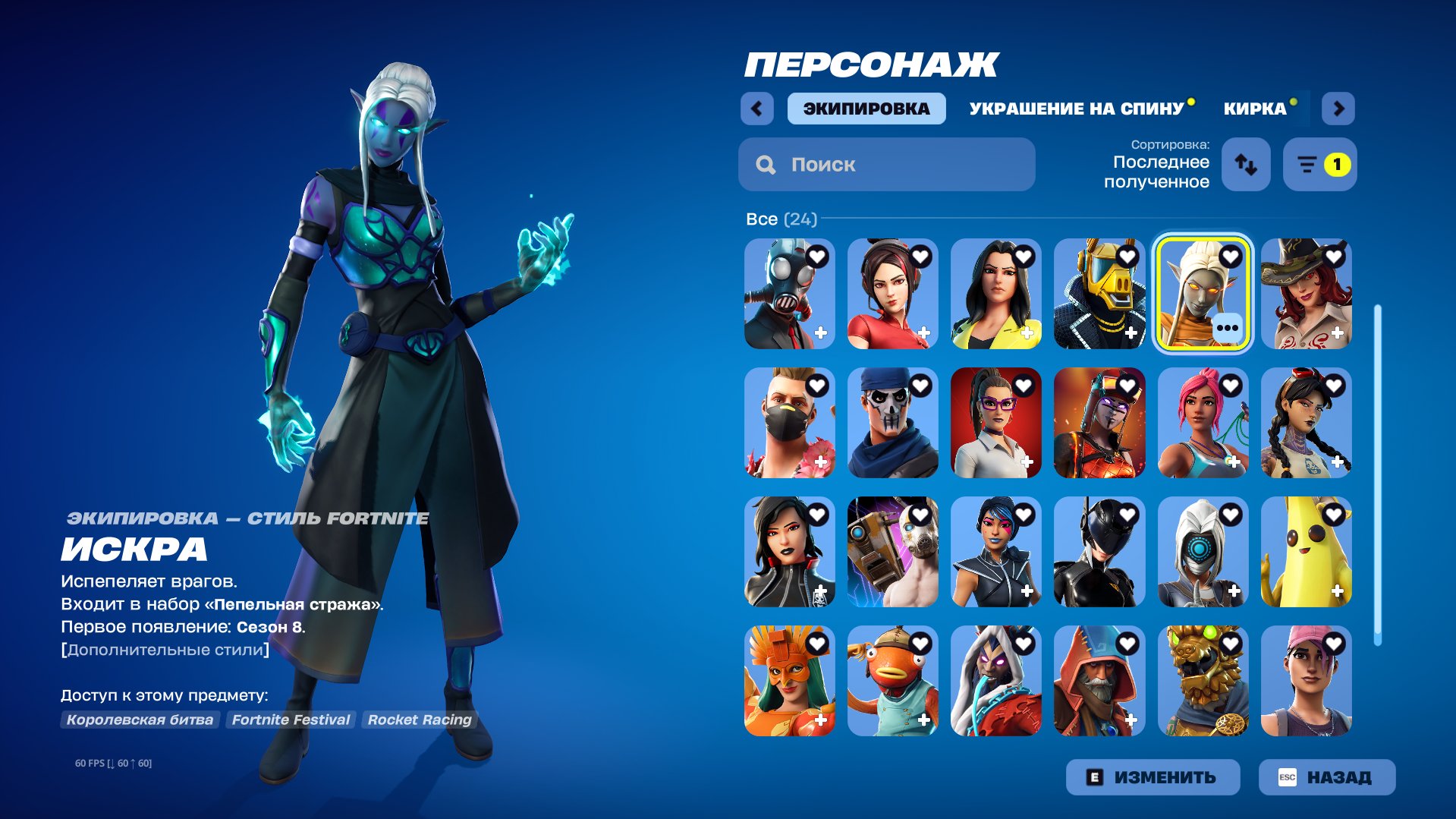
Task: Click the right chevron arrow beside КИРКА
Action: (x=1339, y=108)
